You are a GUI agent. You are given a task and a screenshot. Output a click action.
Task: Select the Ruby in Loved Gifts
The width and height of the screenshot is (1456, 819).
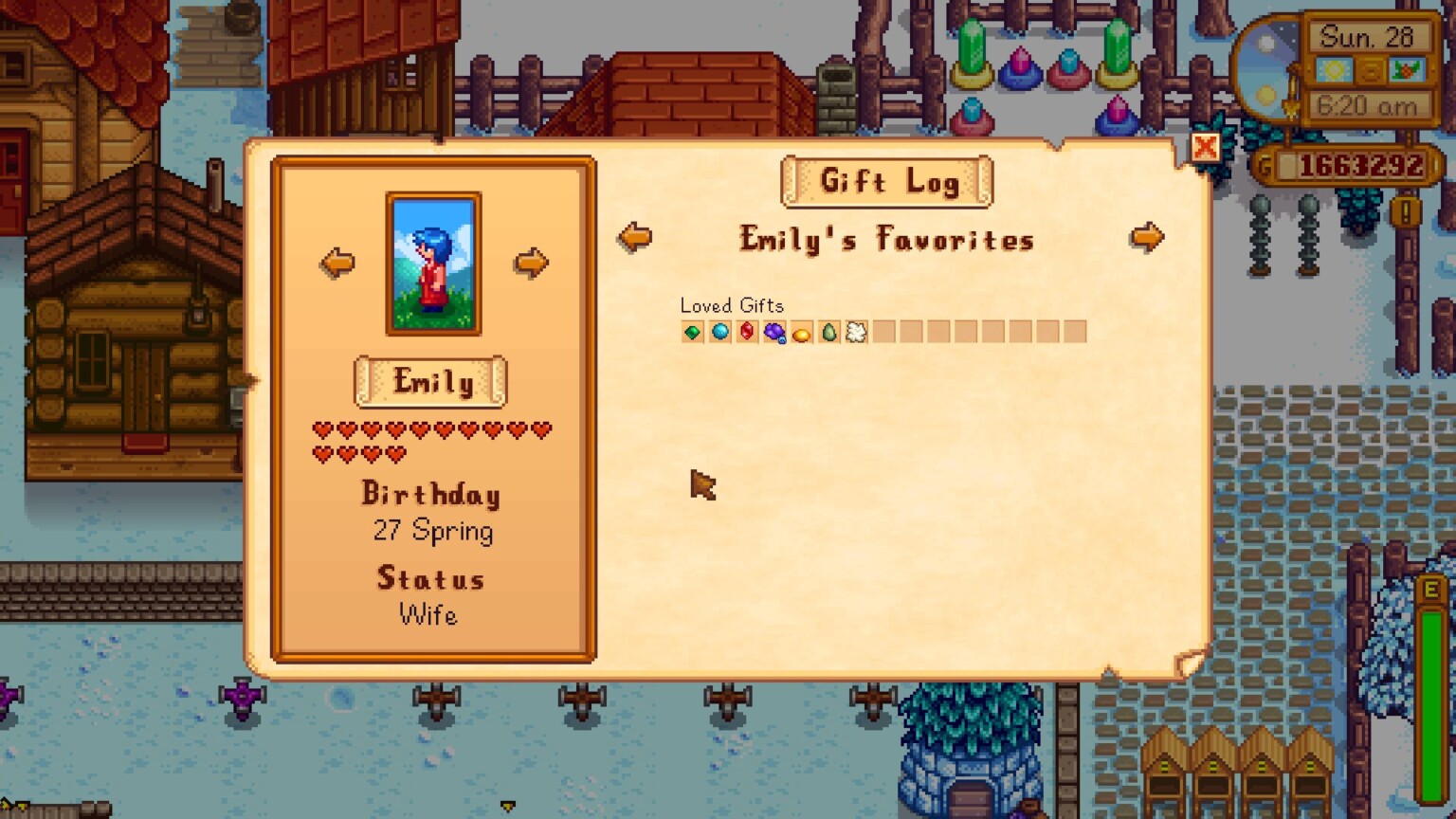coord(747,332)
